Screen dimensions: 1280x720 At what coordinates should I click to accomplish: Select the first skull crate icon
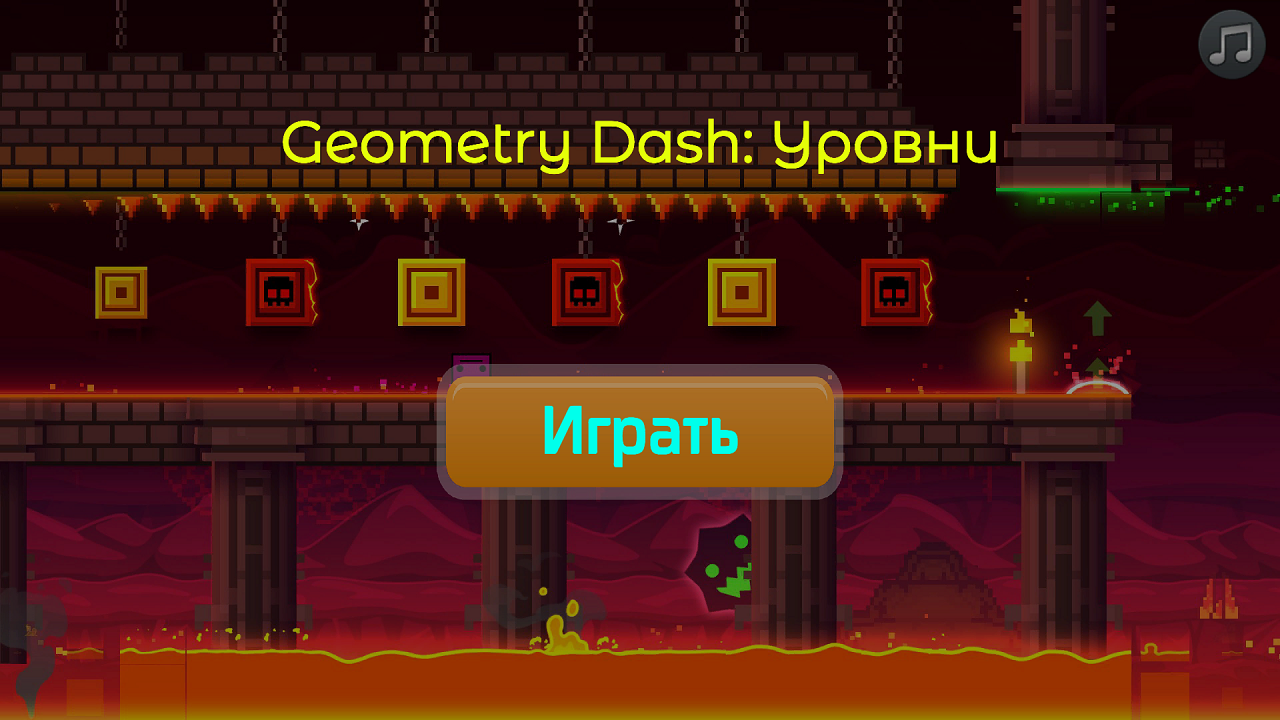[277, 293]
